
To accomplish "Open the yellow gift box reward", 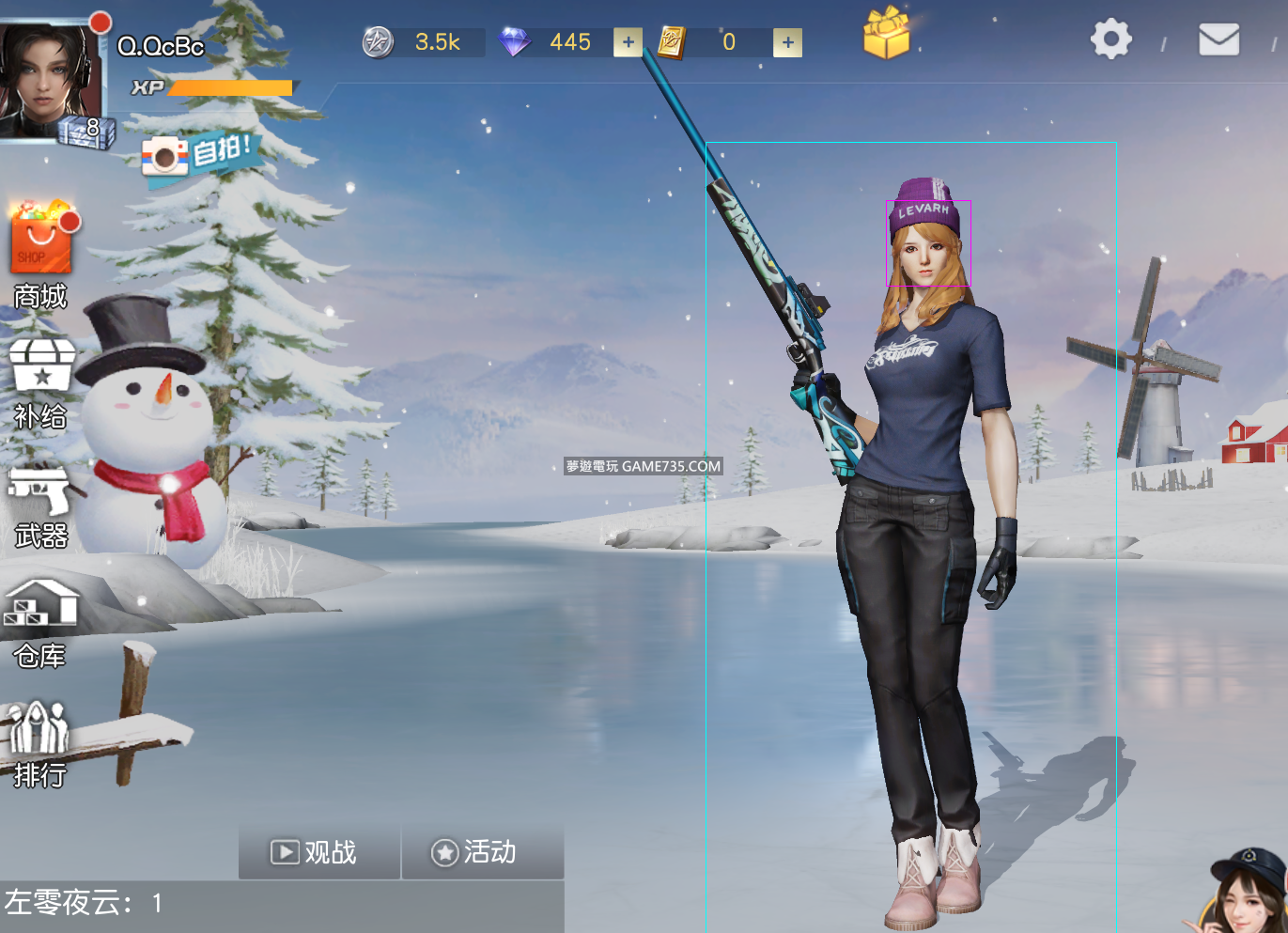I will click(x=886, y=35).
